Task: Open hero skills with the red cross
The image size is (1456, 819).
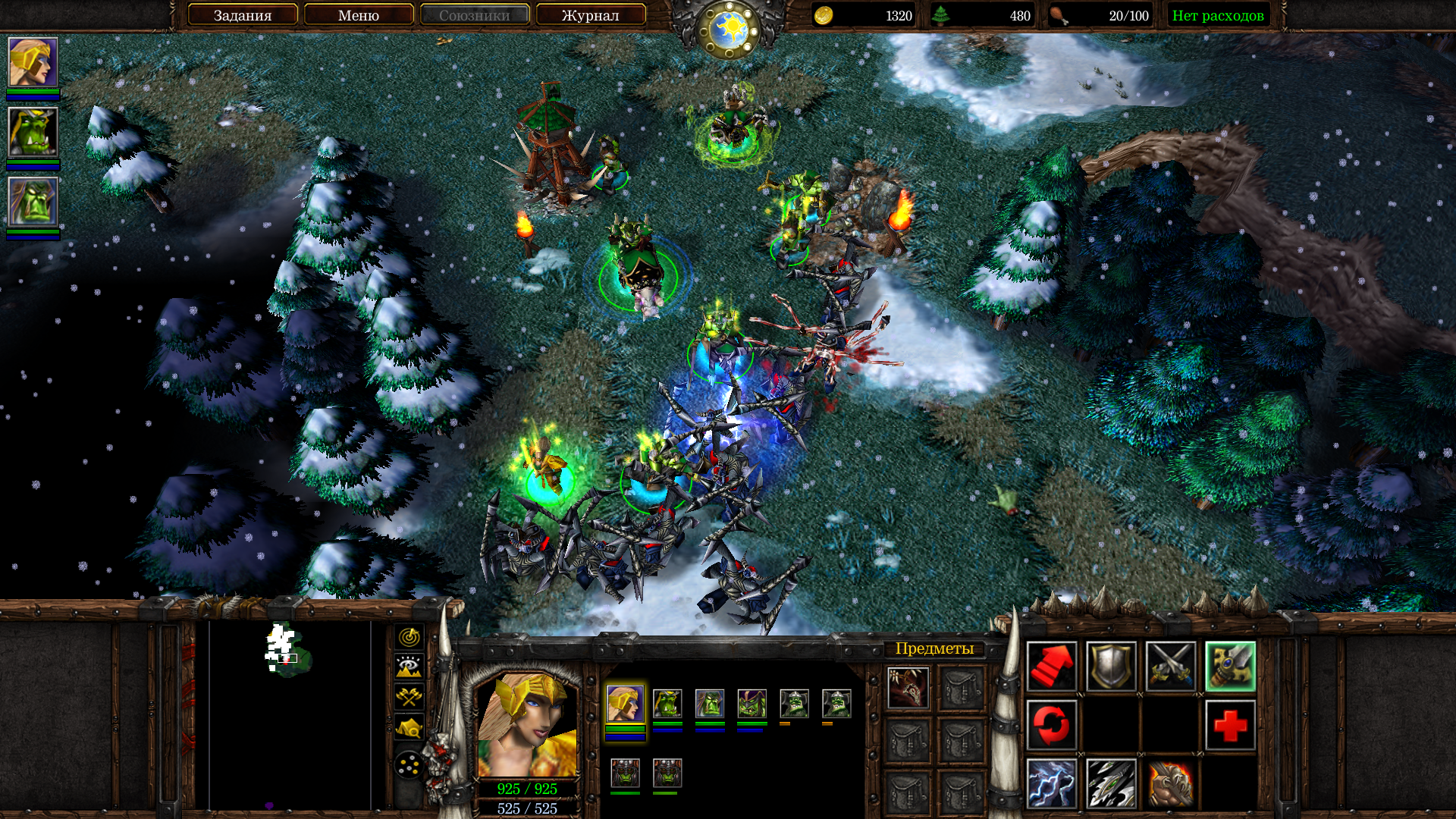Action: (1230, 725)
